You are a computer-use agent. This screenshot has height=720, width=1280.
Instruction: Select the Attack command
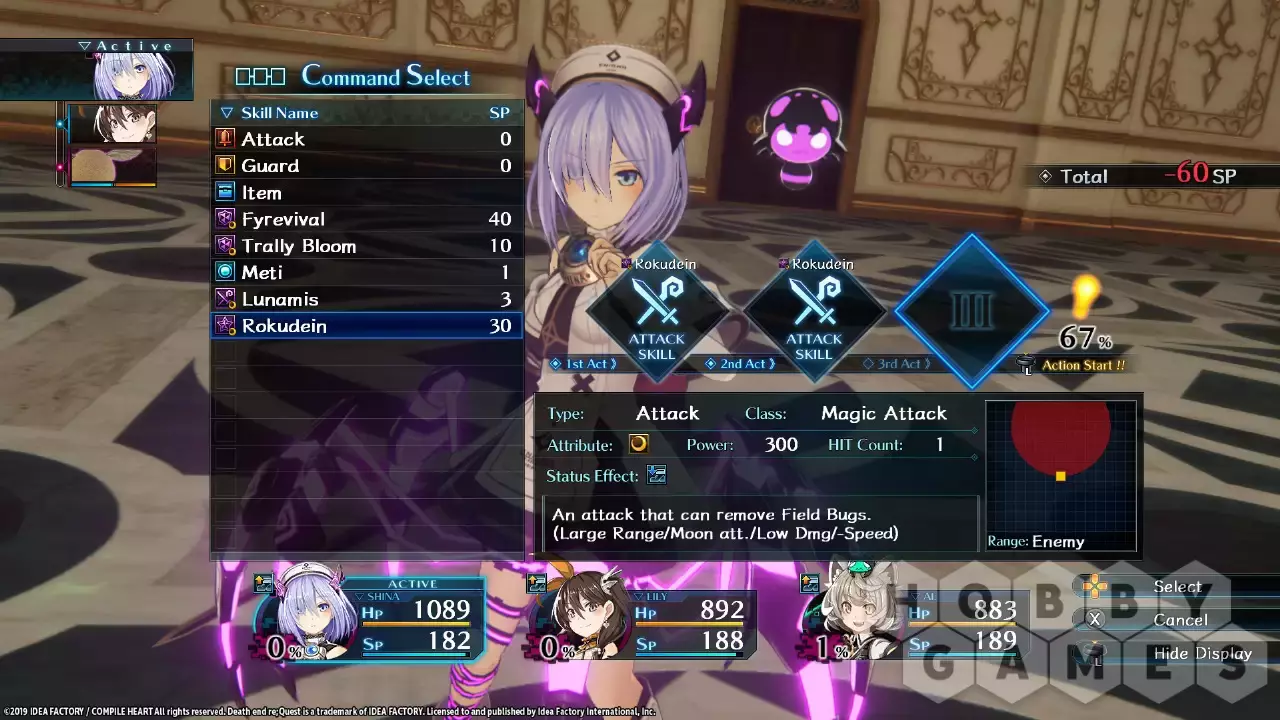pos(366,139)
